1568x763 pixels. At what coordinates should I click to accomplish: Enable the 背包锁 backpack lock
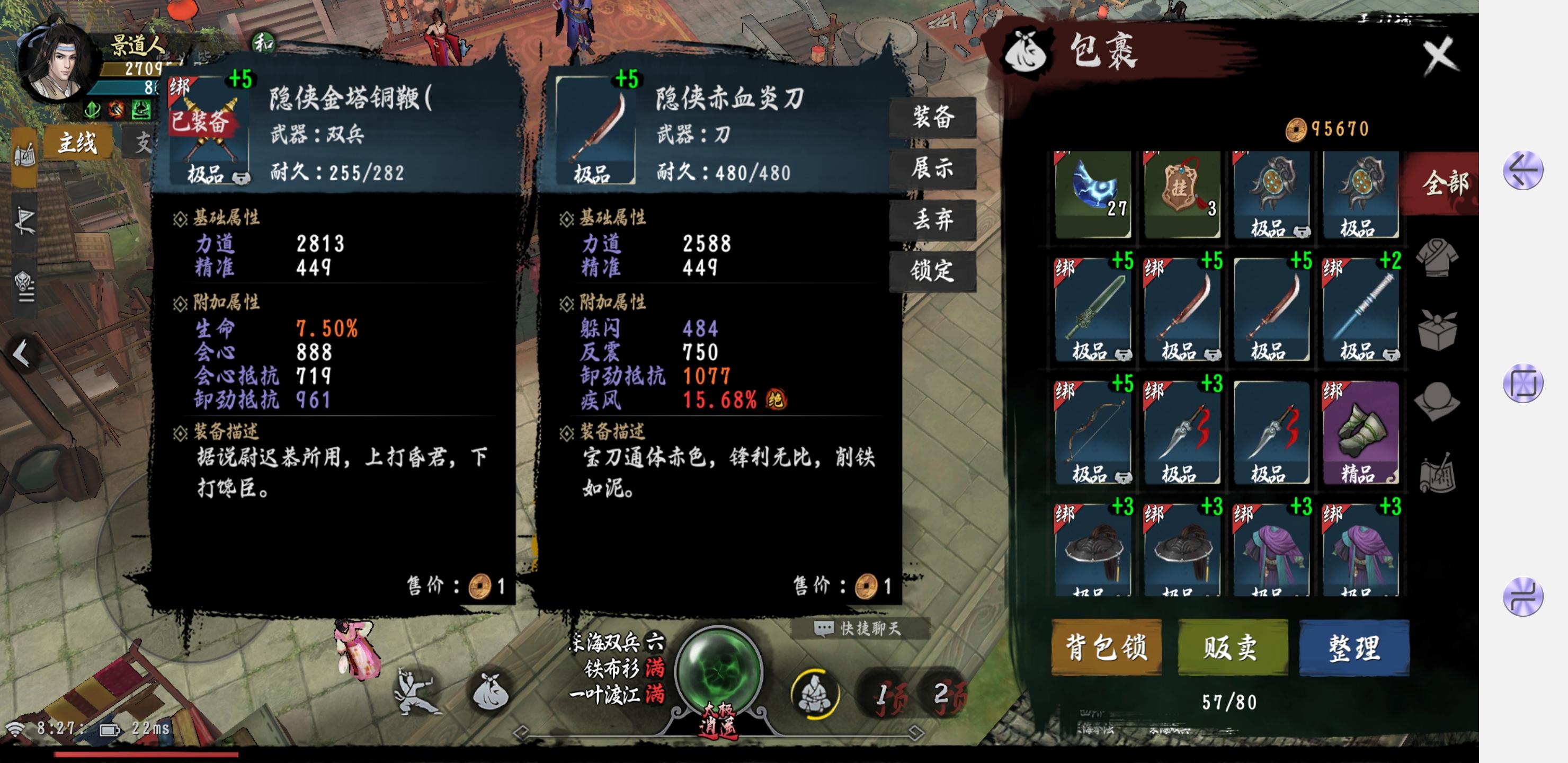click(x=1106, y=647)
